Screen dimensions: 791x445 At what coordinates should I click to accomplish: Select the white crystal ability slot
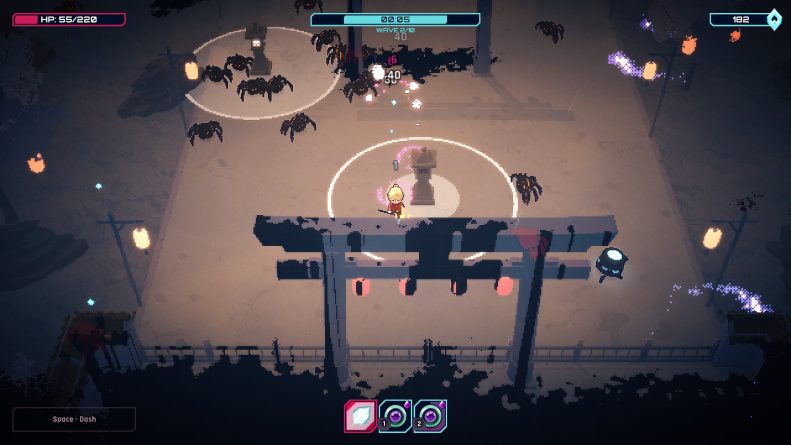pyautogui.click(x=361, y=416)
